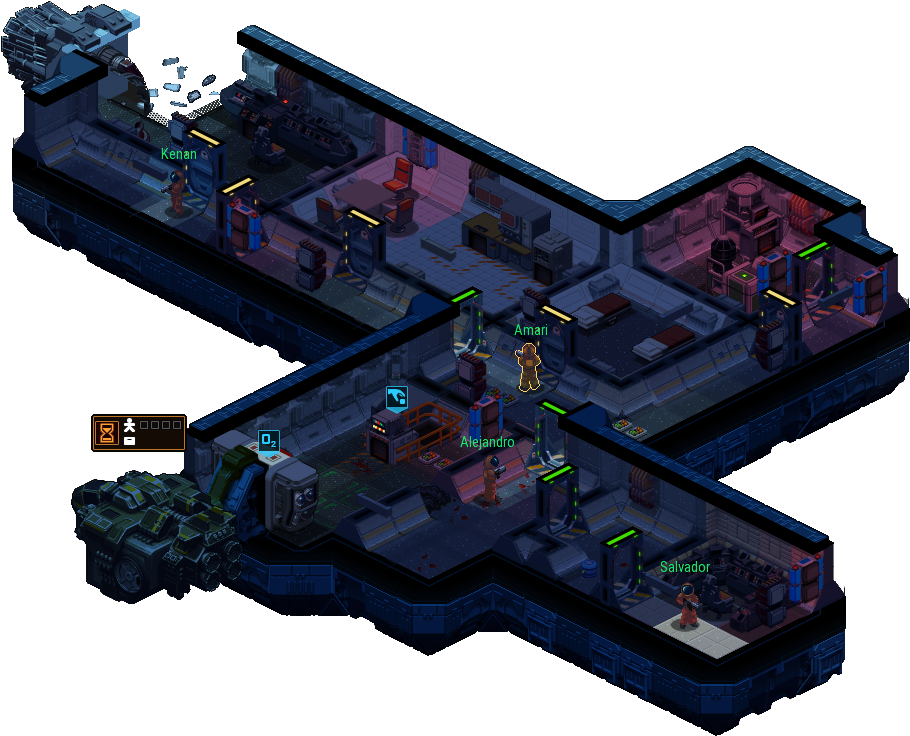The image size is (910, 736).
Task: Open the blue tool marker over the console
Action: pos(397,397)
